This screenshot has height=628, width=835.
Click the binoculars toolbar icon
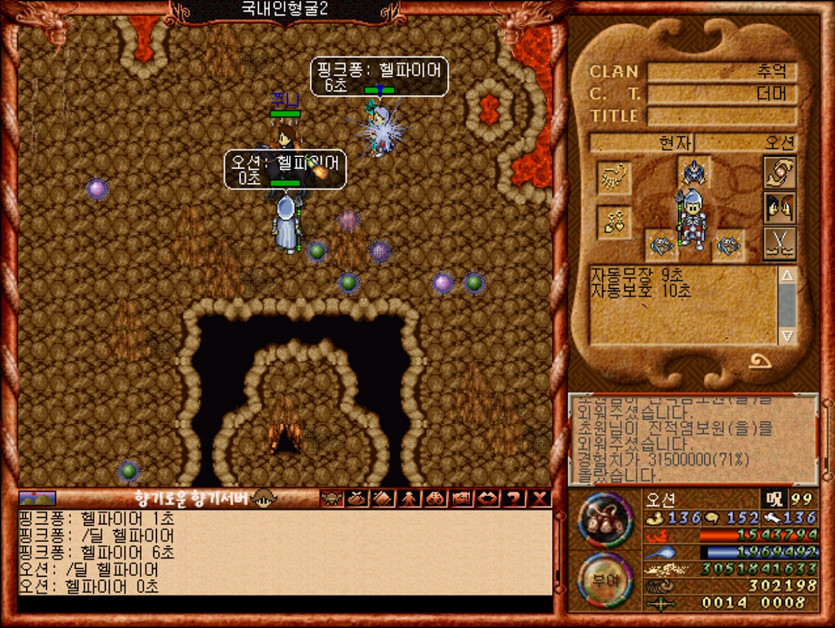pyautogui.click(x=435, y=498)
